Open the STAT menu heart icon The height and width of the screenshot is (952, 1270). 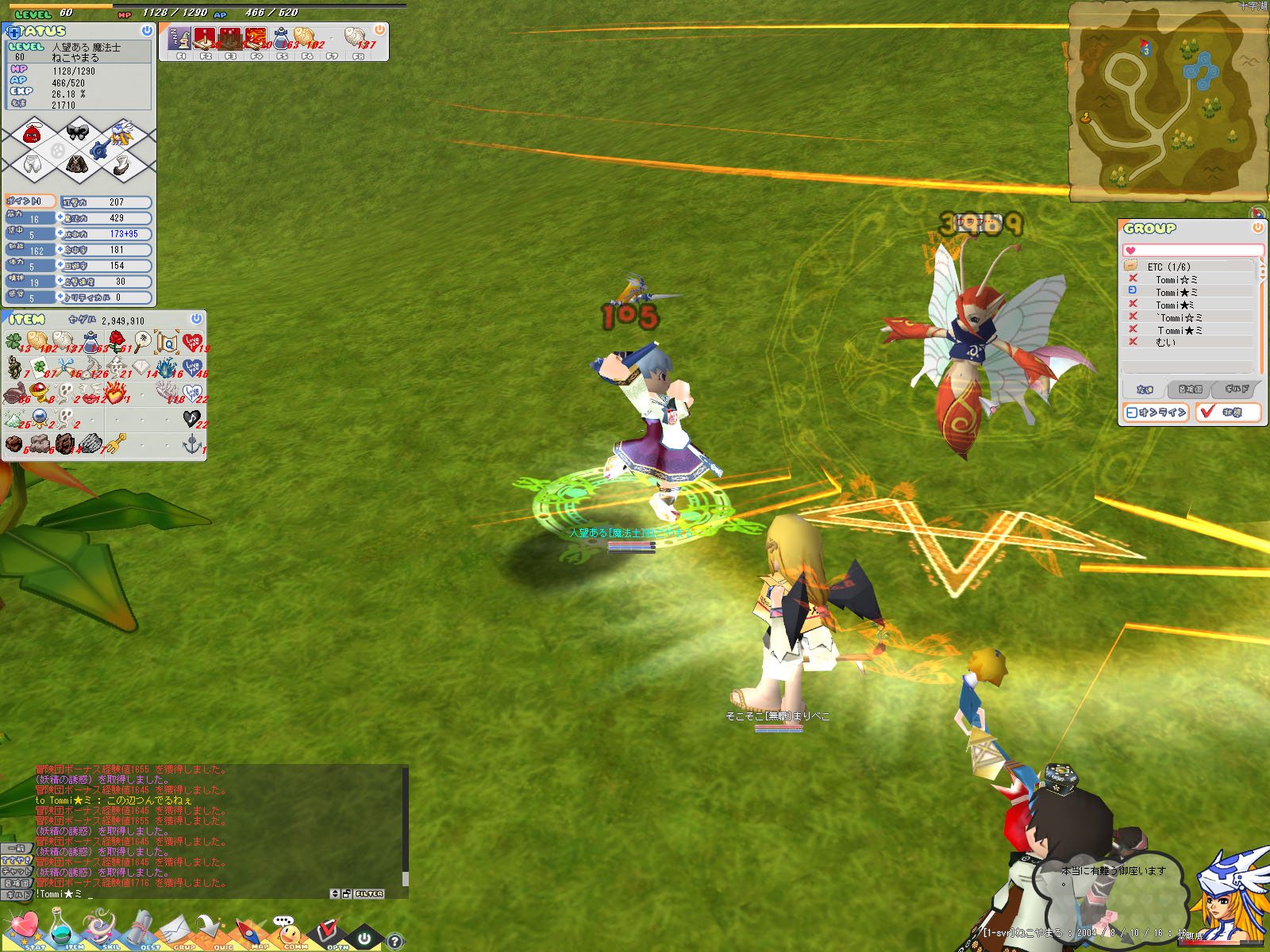[x=24, y=927]
